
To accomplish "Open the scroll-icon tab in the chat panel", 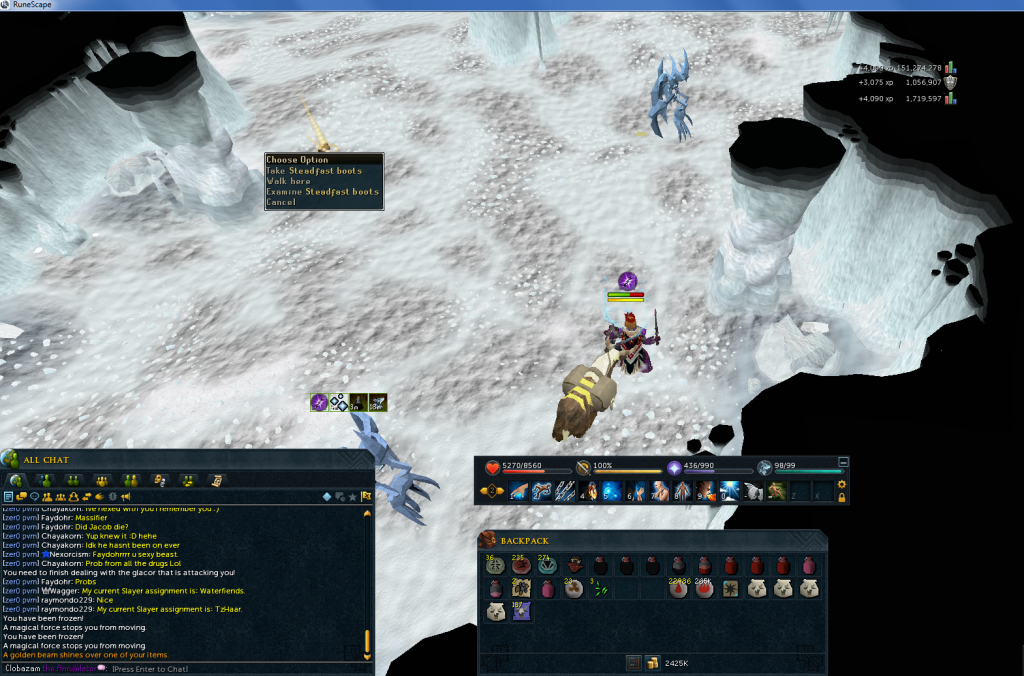I will [x=216, y=480].
